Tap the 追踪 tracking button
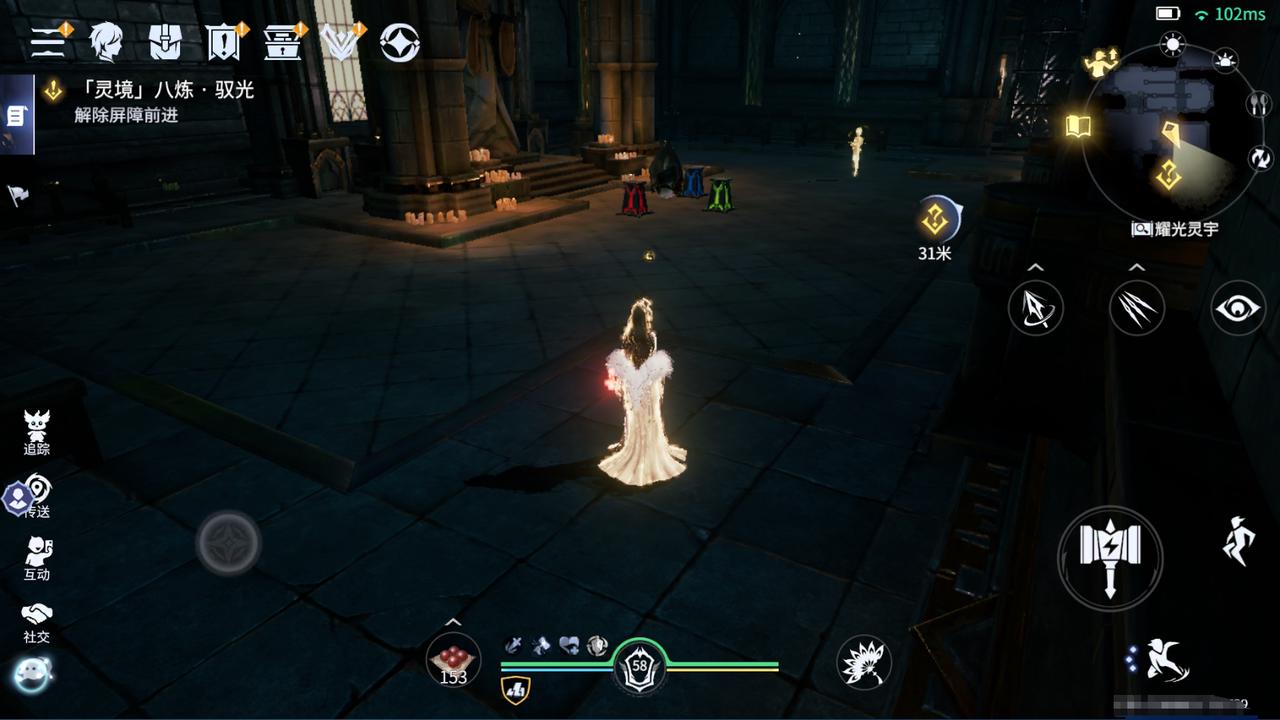This screenshot has height=720, width=1280. click(x=37, y=433)
